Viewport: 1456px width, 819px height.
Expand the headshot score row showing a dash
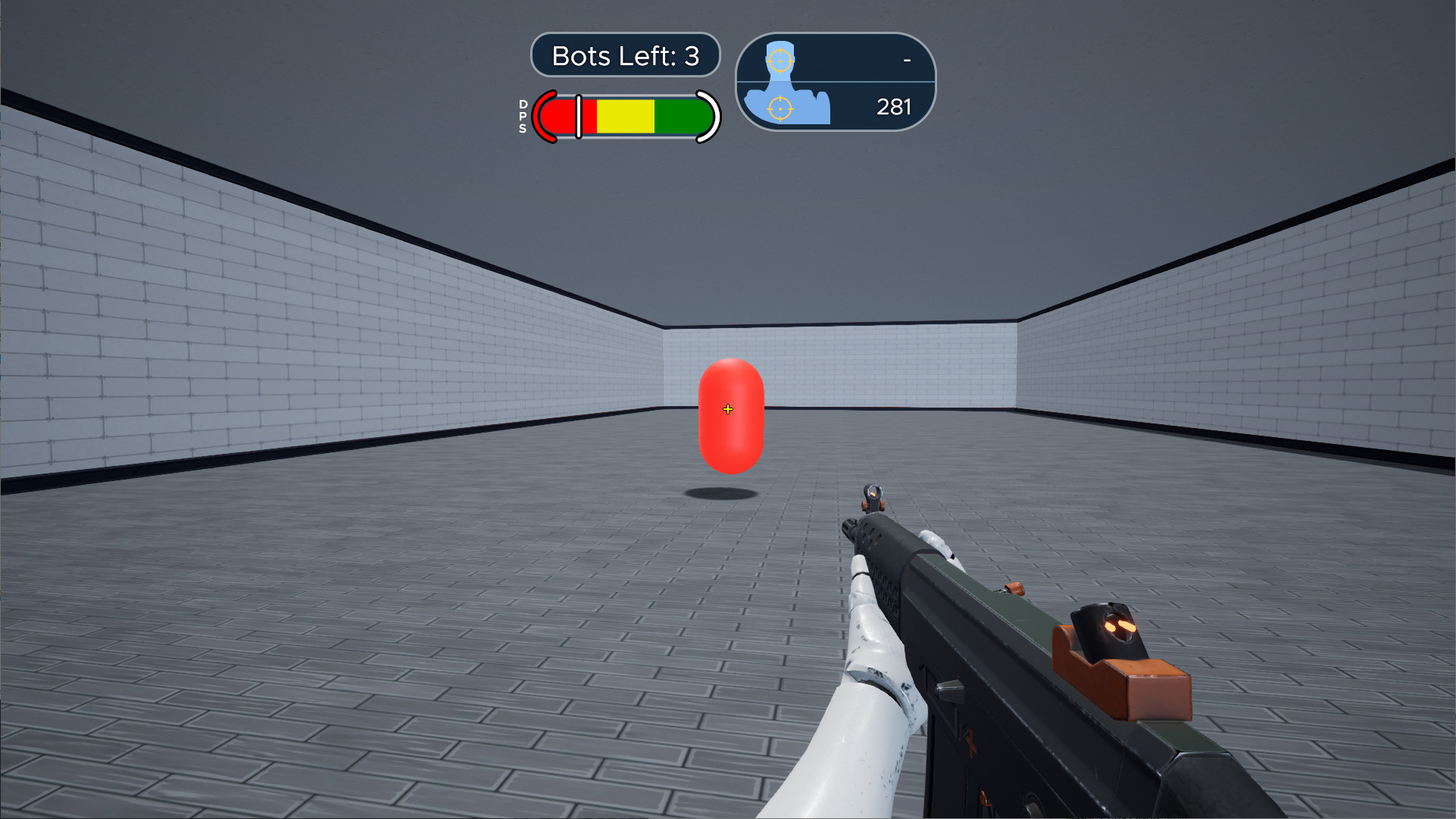pos(905,59)
